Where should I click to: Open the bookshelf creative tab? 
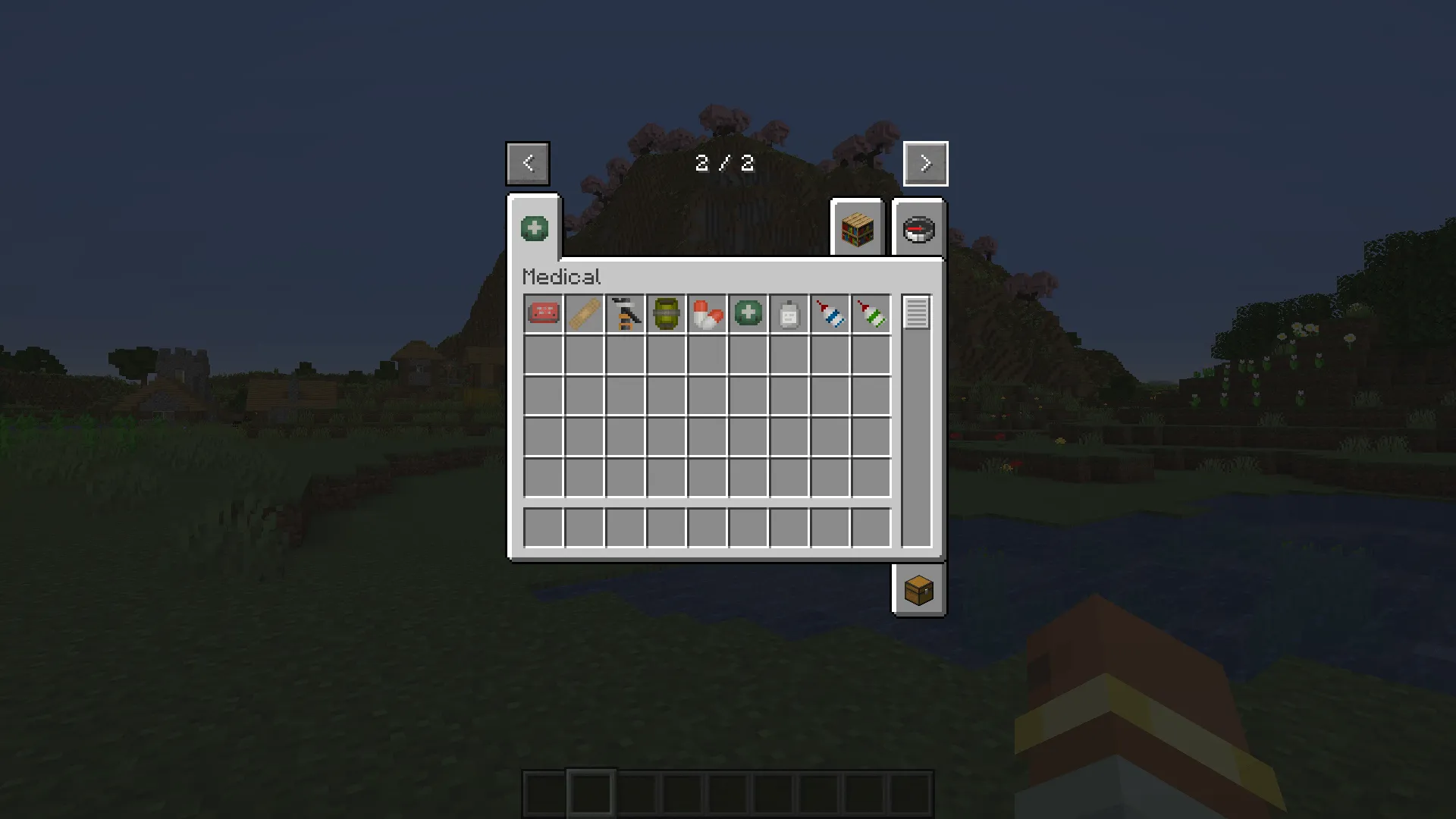pos(857,230)
